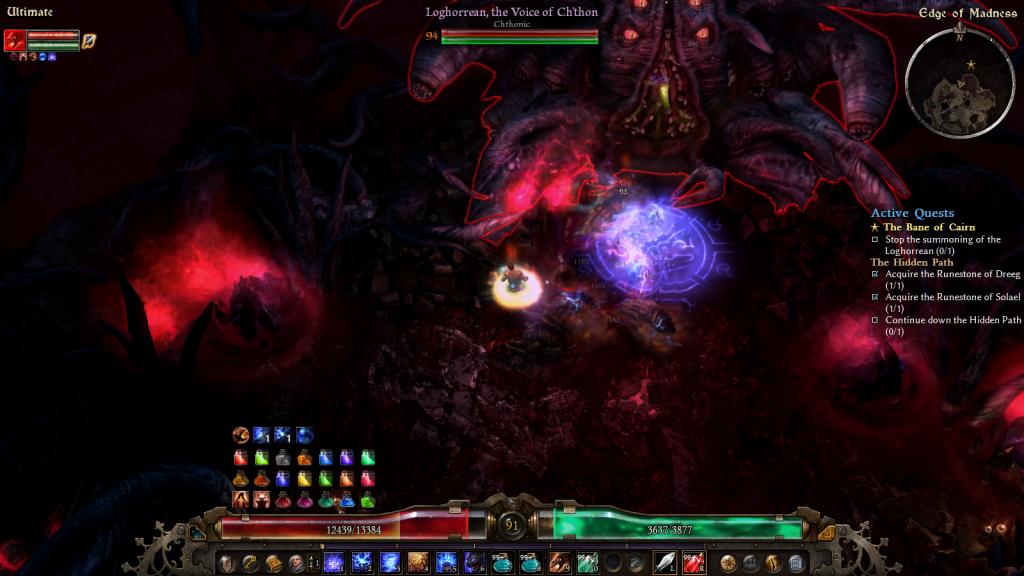The width and height of the screenshot is (1024, 576).
Task: Click the stone tablet button at bar end
Action: coord(796,562)
